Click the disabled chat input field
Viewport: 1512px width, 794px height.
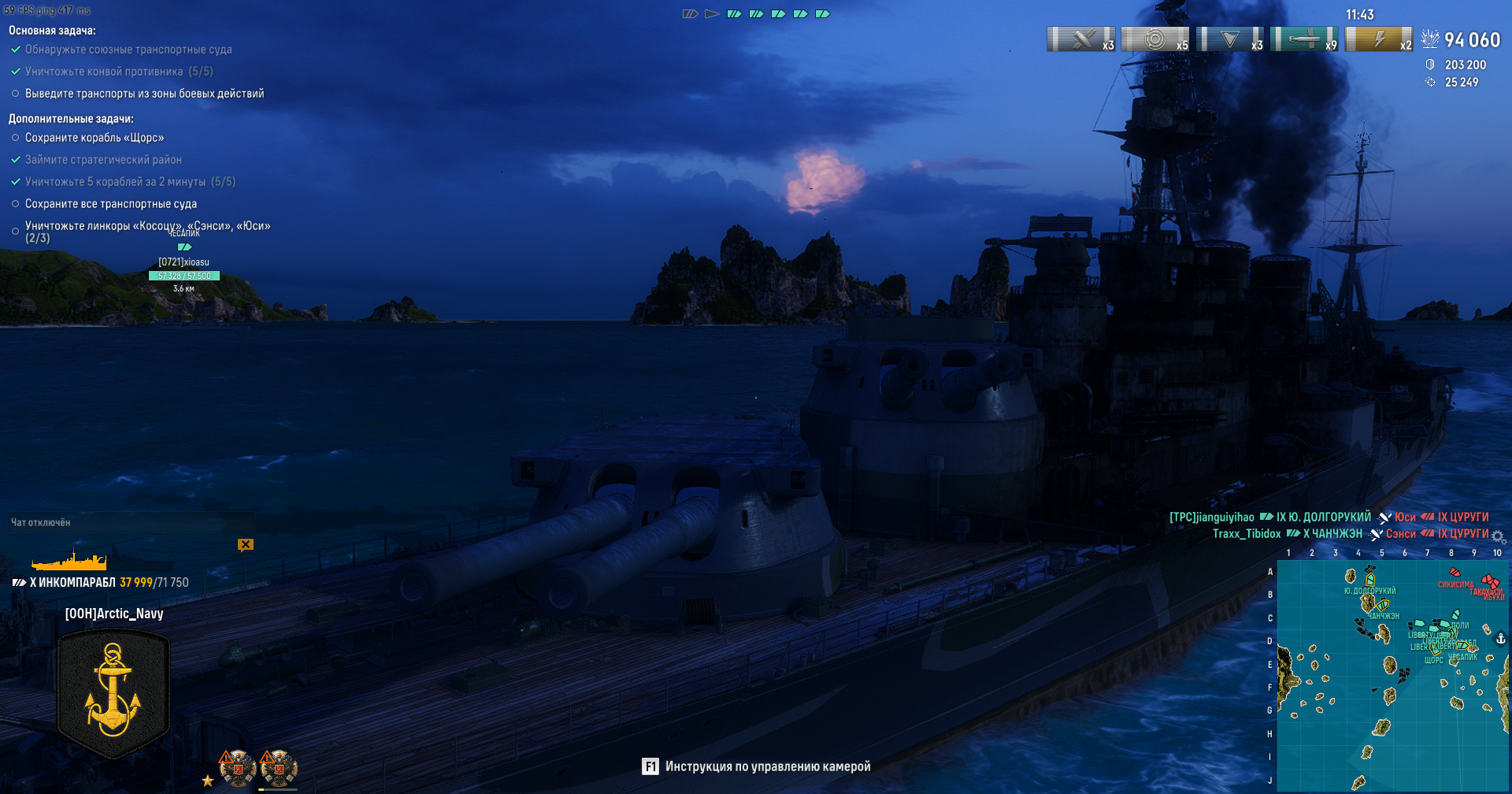tap(130, 522)
